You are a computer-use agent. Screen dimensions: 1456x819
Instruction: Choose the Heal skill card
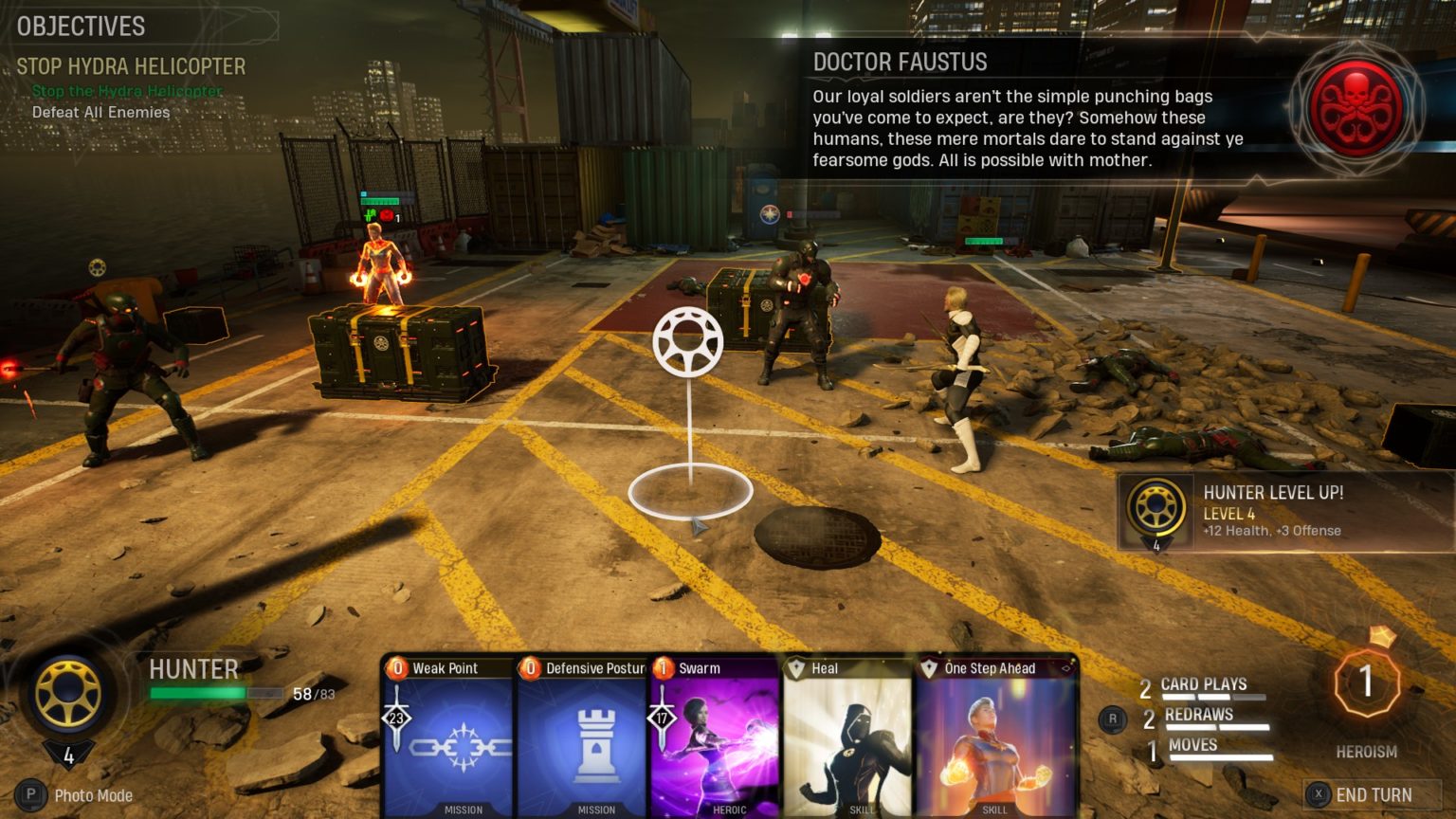(846, 737)
